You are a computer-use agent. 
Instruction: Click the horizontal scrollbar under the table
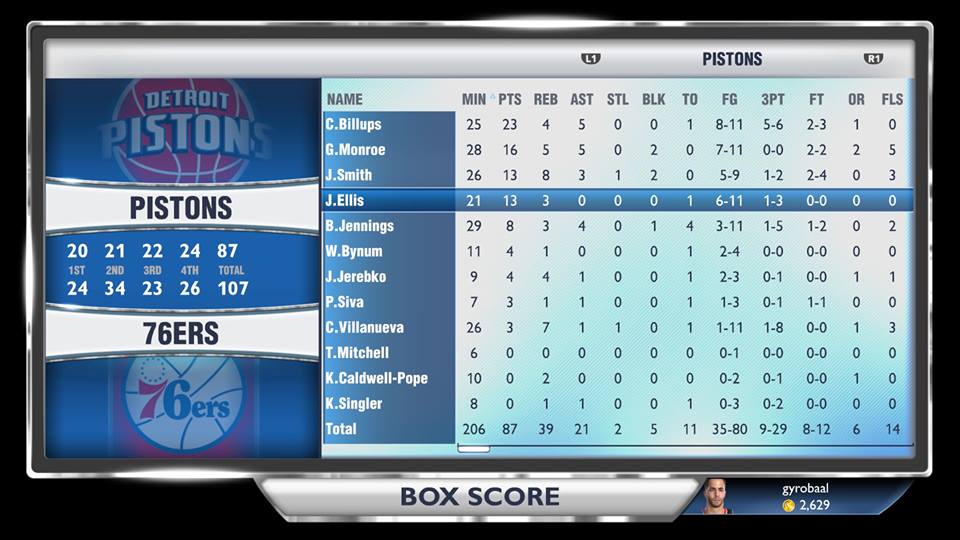coord(474,449)
